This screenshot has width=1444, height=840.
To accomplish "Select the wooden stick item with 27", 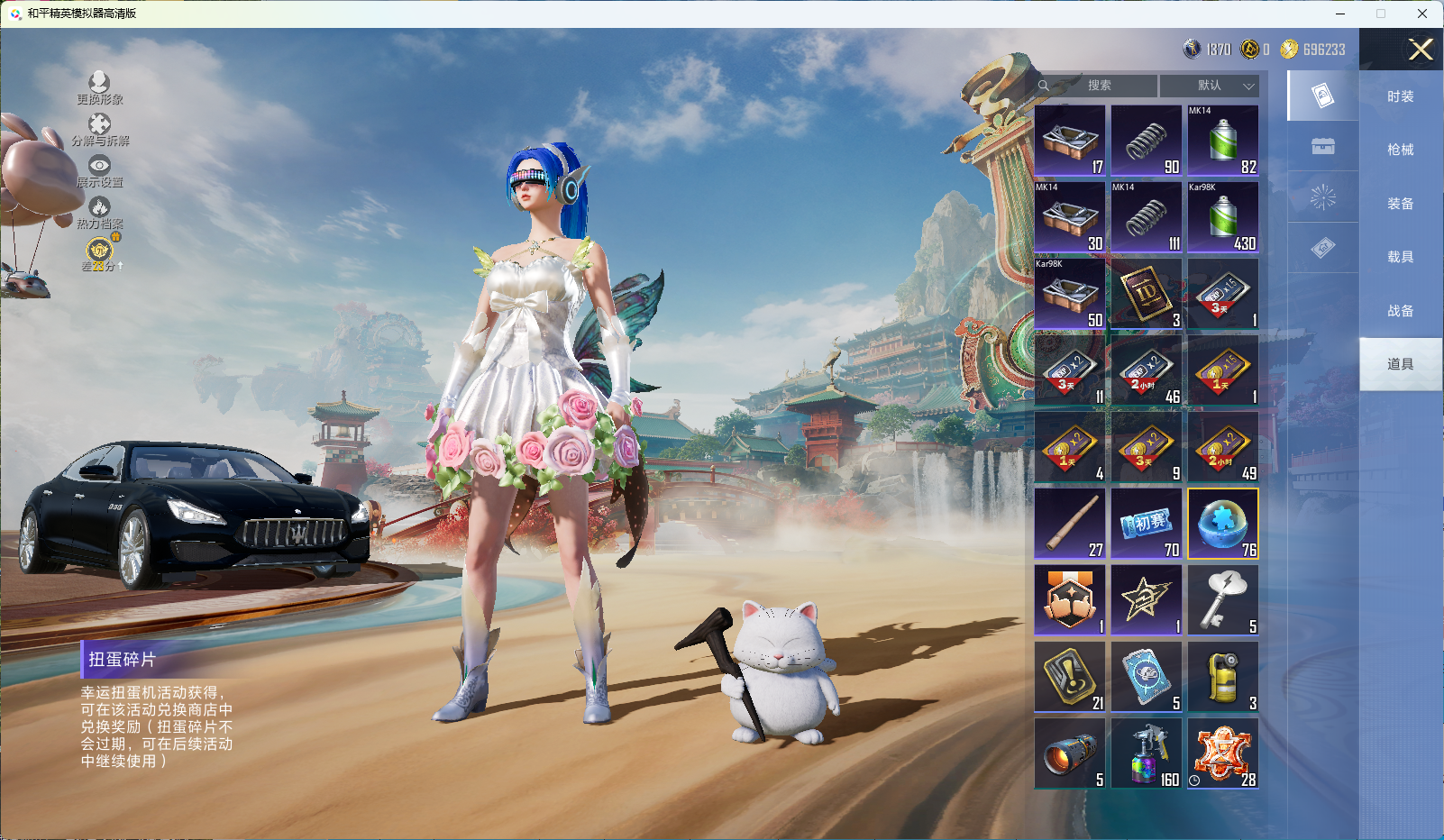I will coord(1070,525).
